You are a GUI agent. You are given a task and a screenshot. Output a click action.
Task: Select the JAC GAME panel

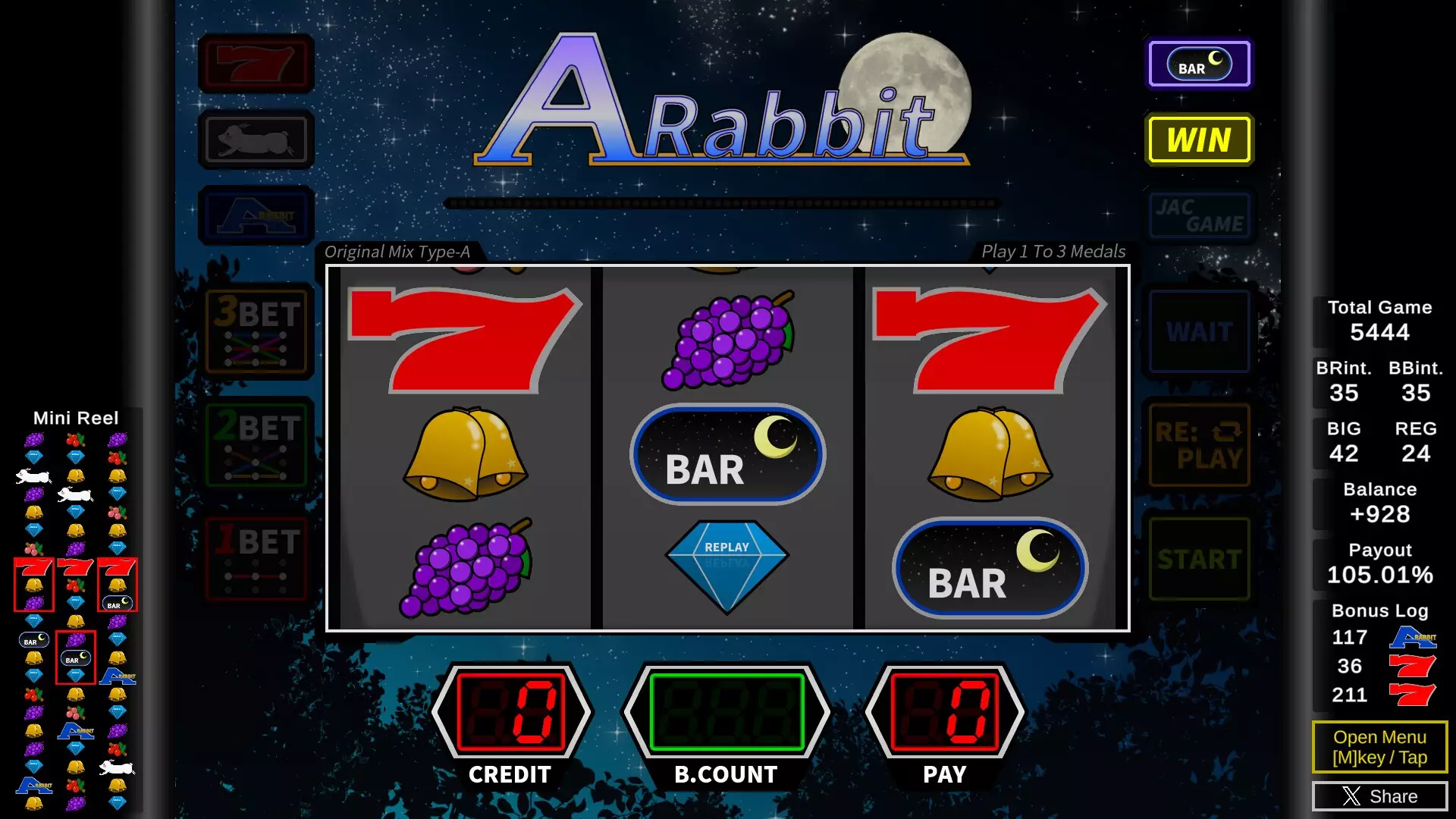(x=1199, y=218)
